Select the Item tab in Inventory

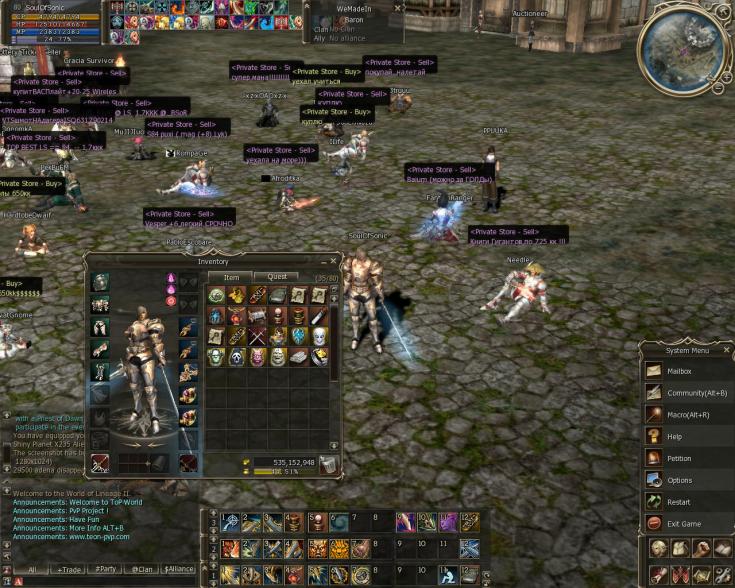pos(231,277)
